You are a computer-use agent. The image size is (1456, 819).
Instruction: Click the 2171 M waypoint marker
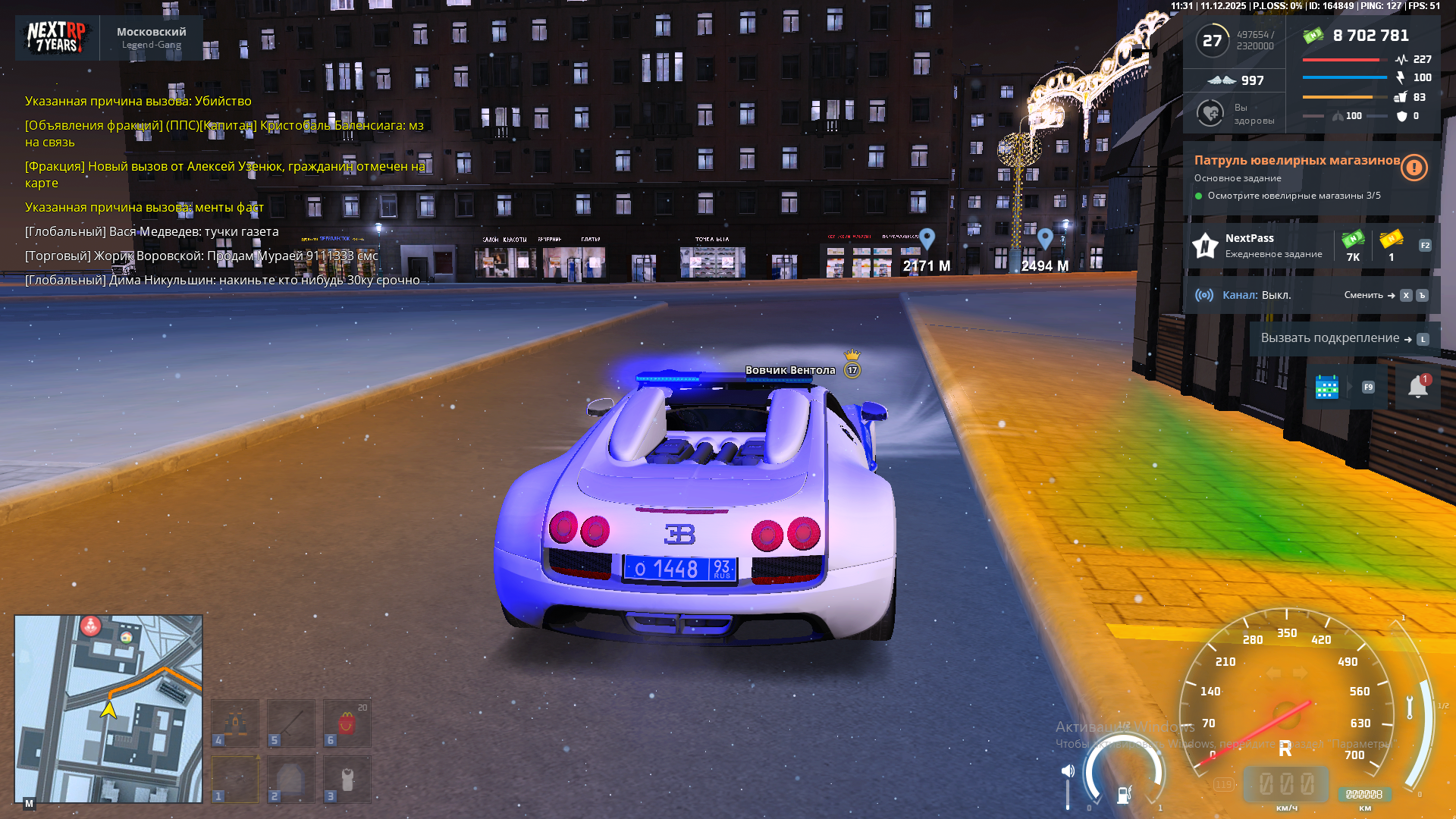(927, 240)
